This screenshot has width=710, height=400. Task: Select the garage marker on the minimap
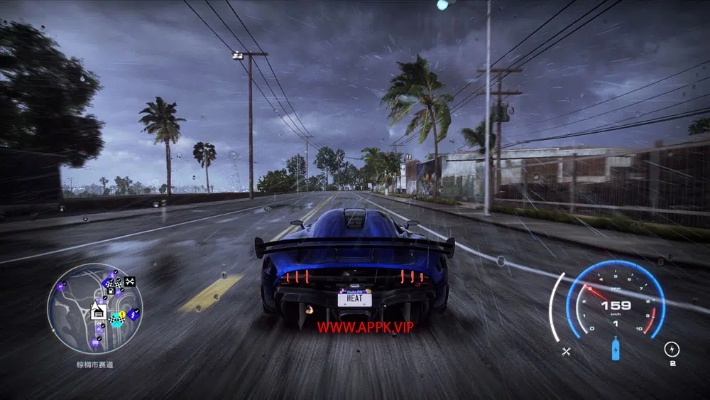(x=98, y=311)
